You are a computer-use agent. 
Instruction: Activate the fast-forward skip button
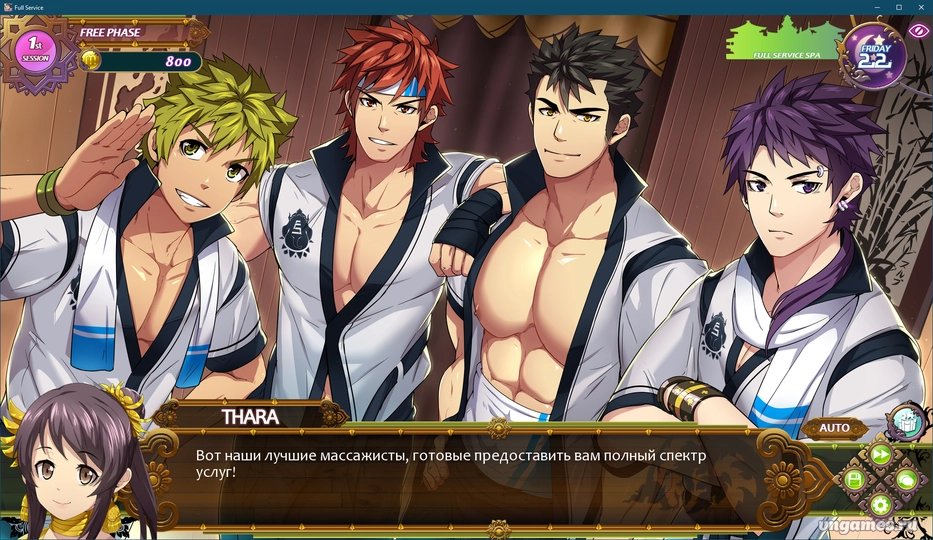pos(880,454)
